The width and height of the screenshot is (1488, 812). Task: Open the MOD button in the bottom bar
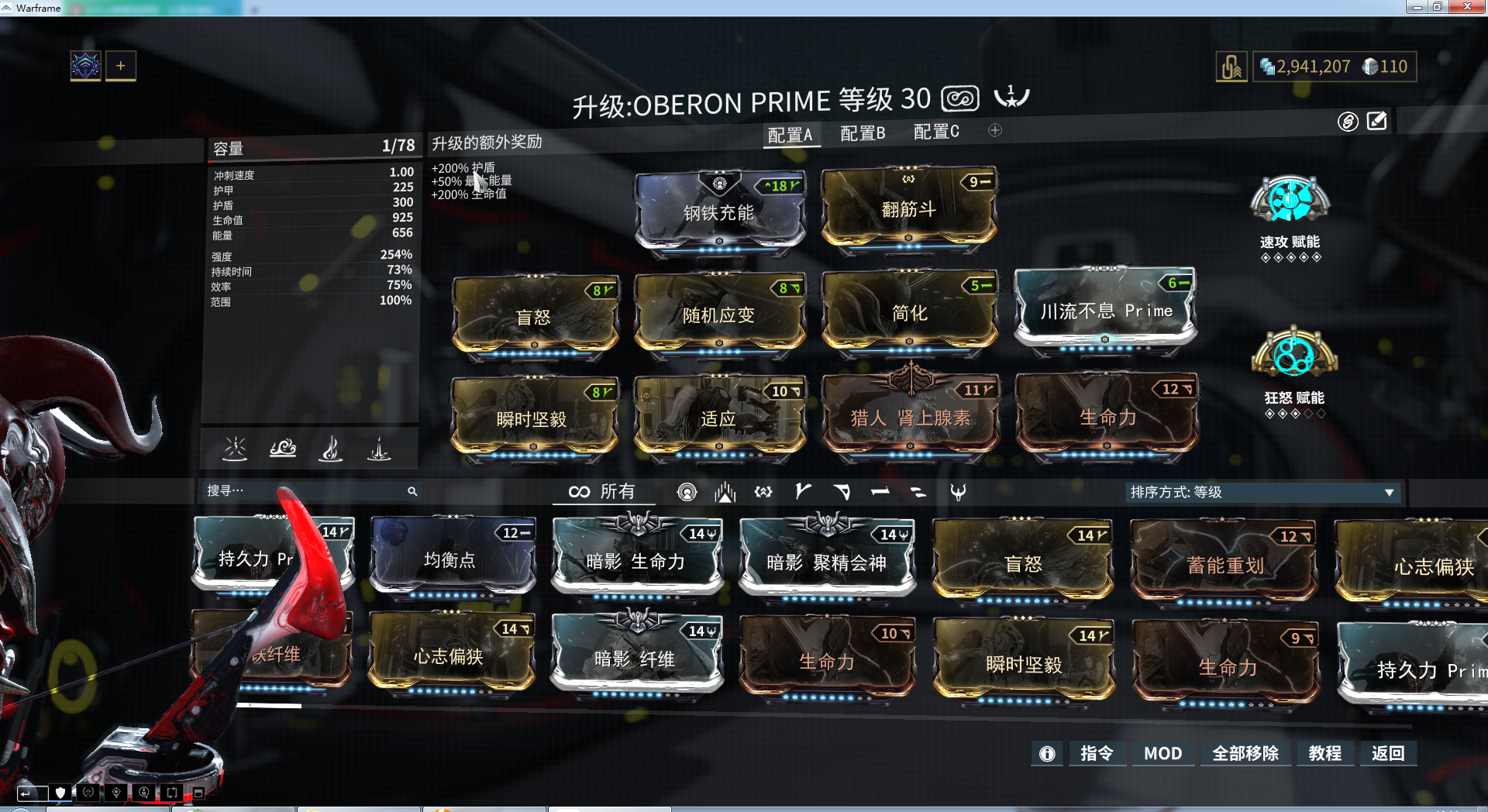coord(1162,753)
